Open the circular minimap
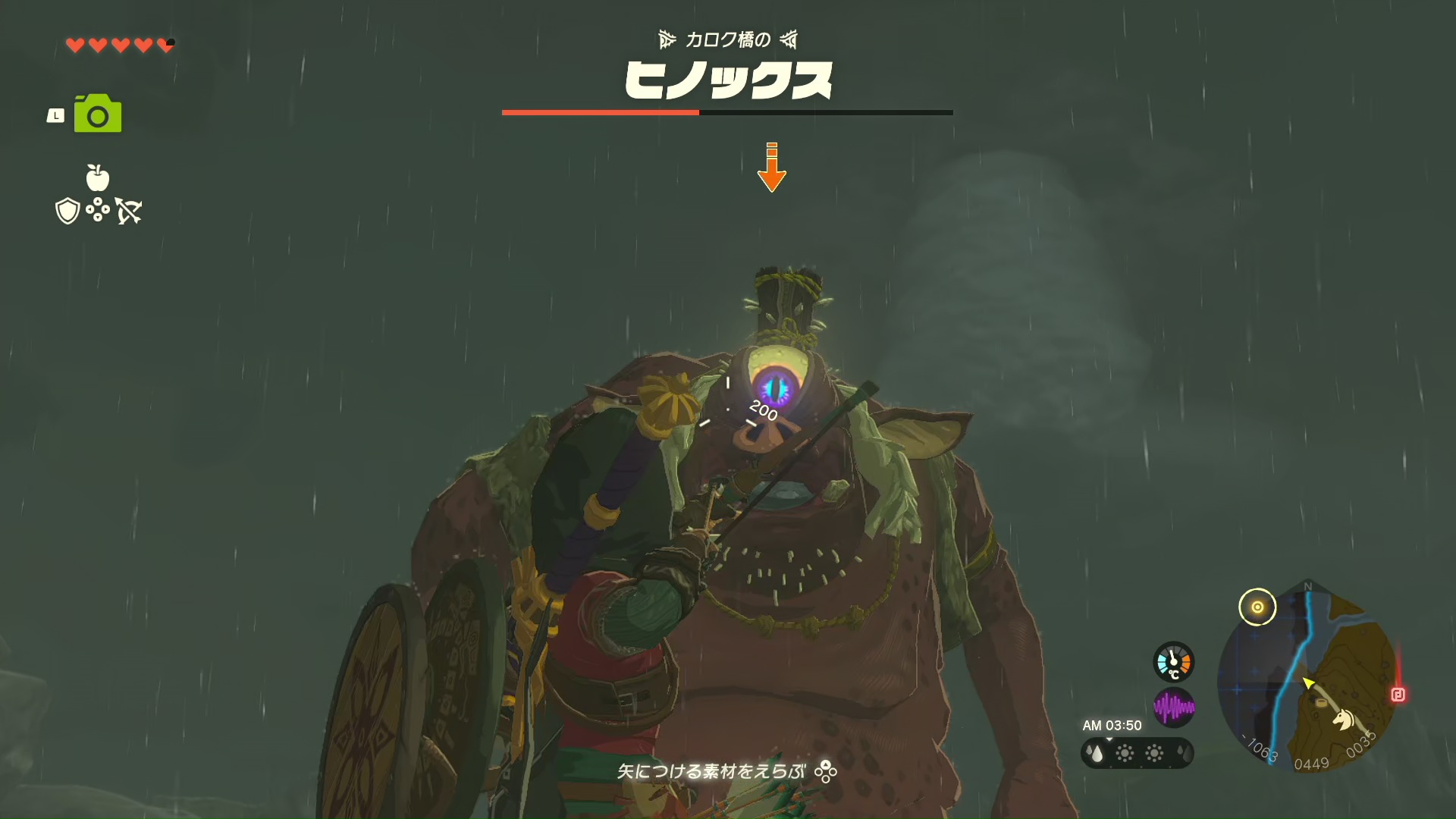 [x=1308, y=679]
